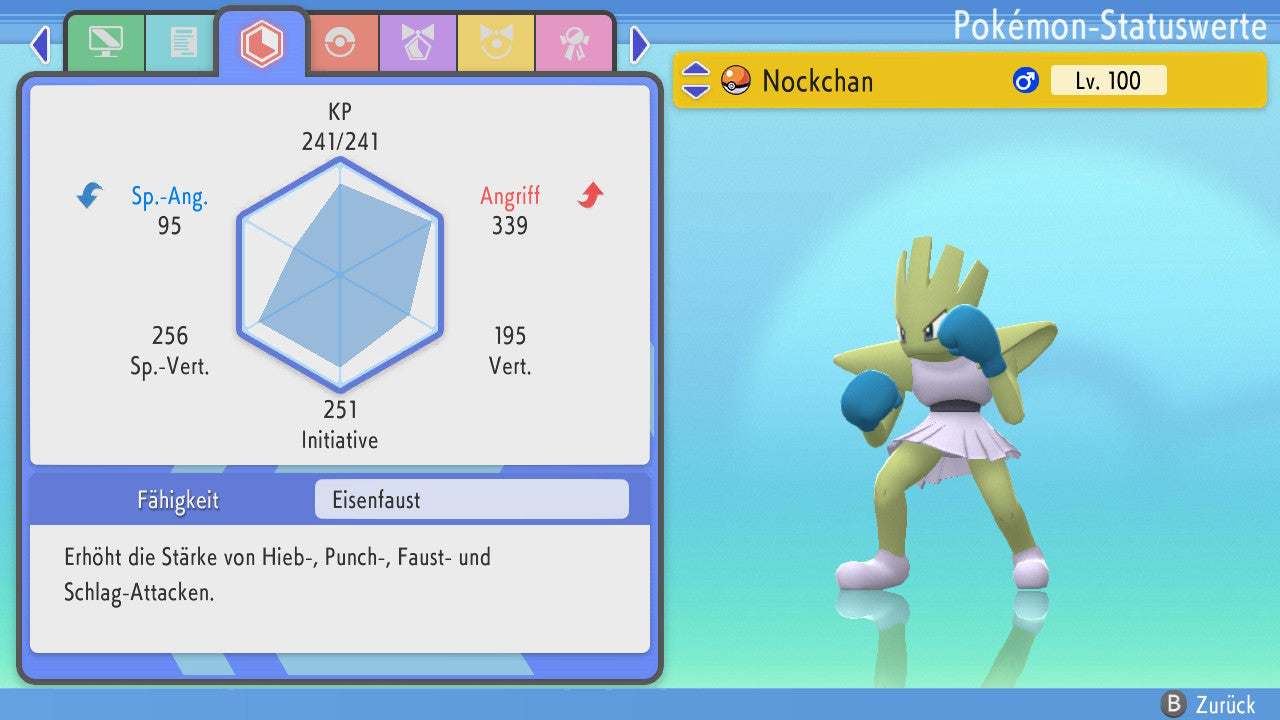Switch to the teal trainer memo tab

click(x=183, y=43)
